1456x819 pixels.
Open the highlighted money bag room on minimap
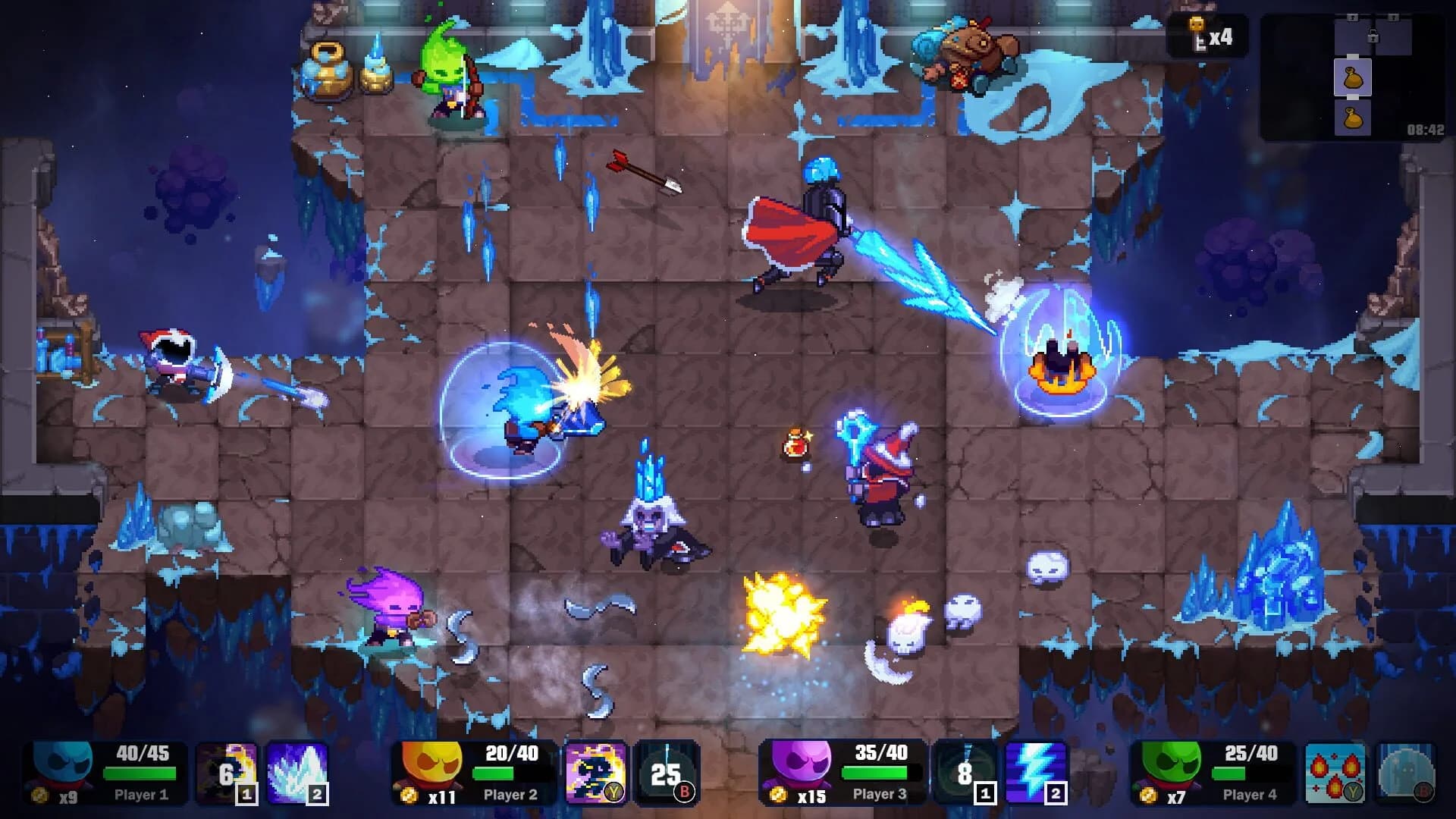(x=1353, y=78)
